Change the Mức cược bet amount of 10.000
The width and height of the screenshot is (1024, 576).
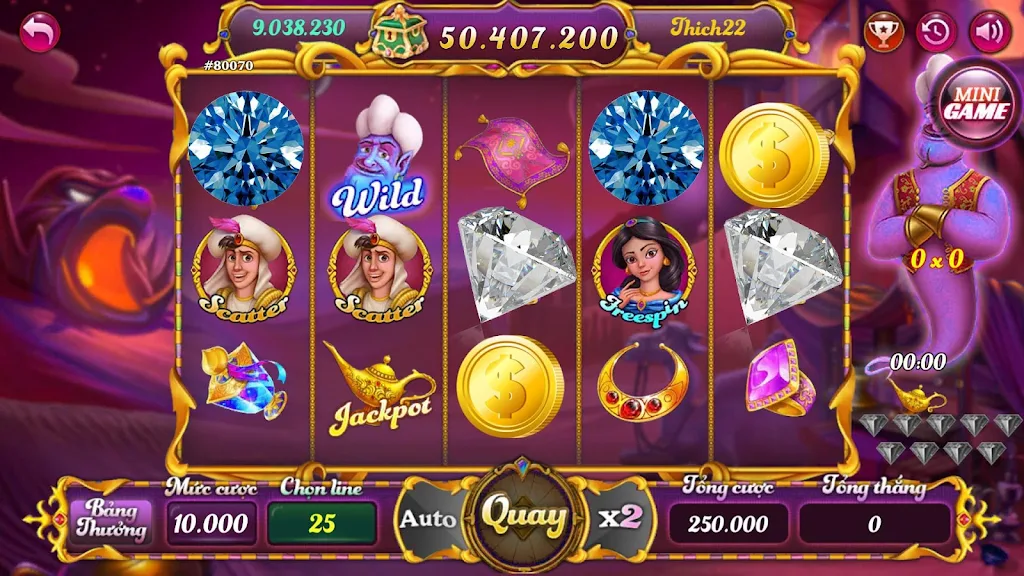210,523
